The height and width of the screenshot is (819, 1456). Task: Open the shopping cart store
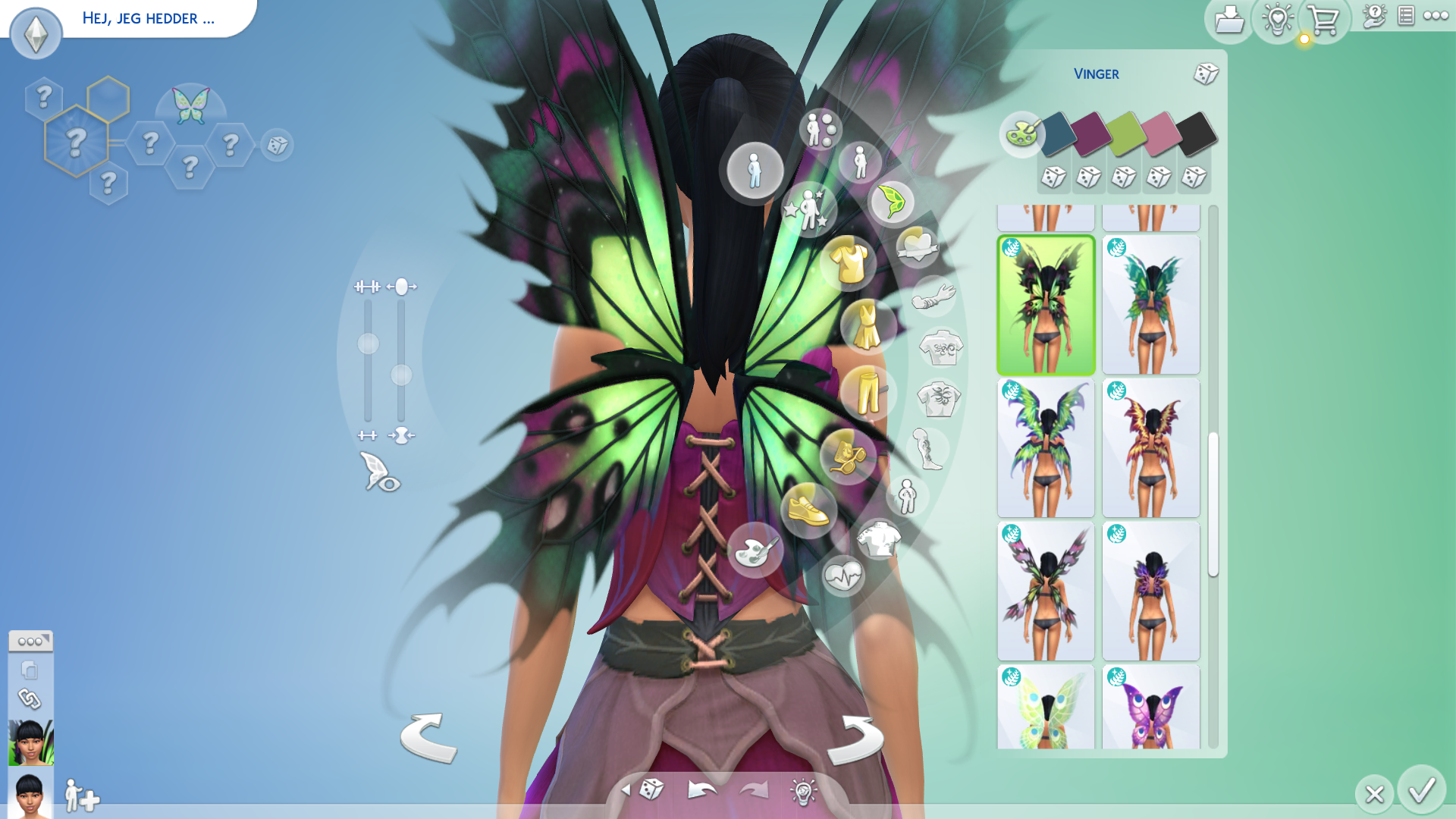pyautogui.click(x=1323, y=20)
